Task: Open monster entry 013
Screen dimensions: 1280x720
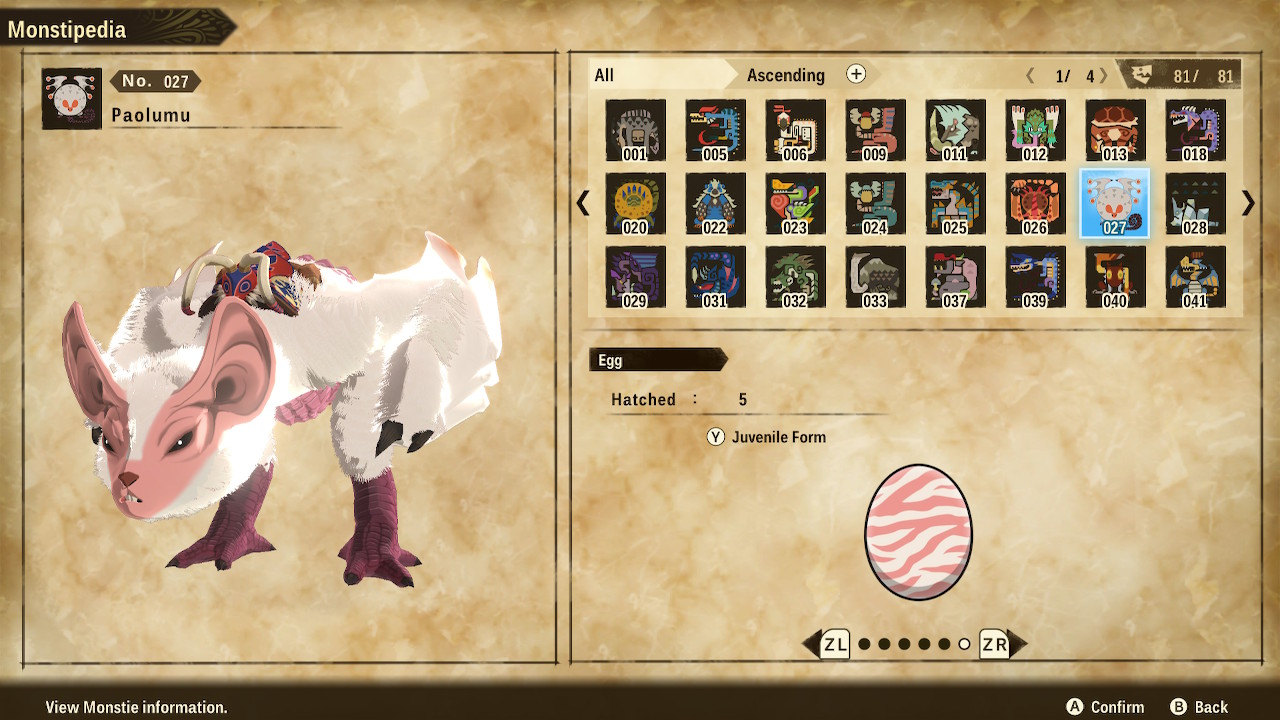Action: click(x=1115, y=130)
